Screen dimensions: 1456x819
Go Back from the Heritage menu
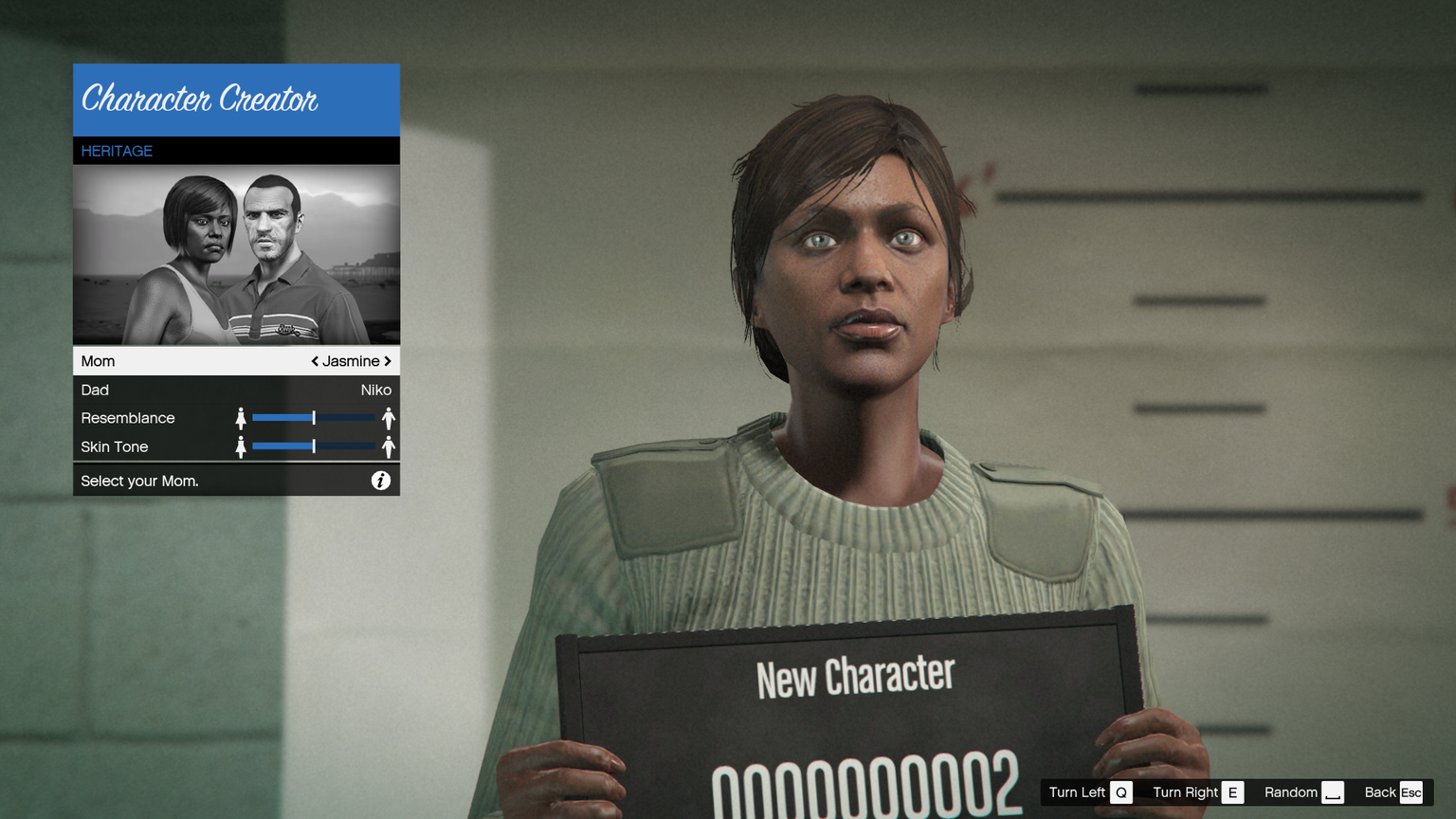pos(1392,792)
